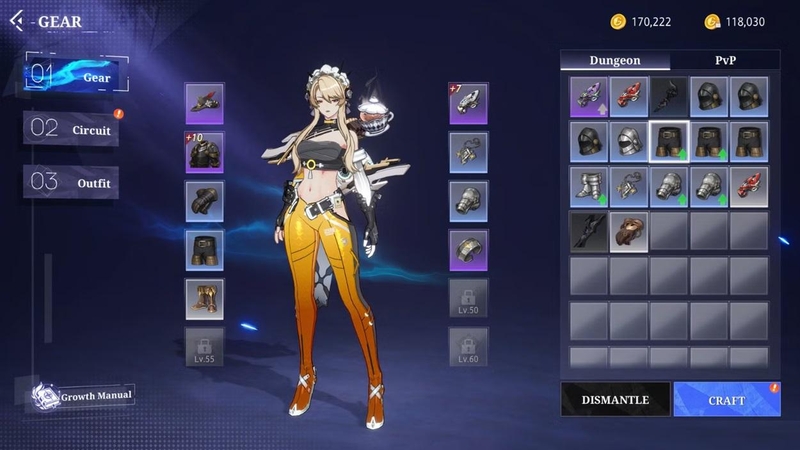
Task: Switch to the Dungeon inventory tab
Action: tap(614, 60)
